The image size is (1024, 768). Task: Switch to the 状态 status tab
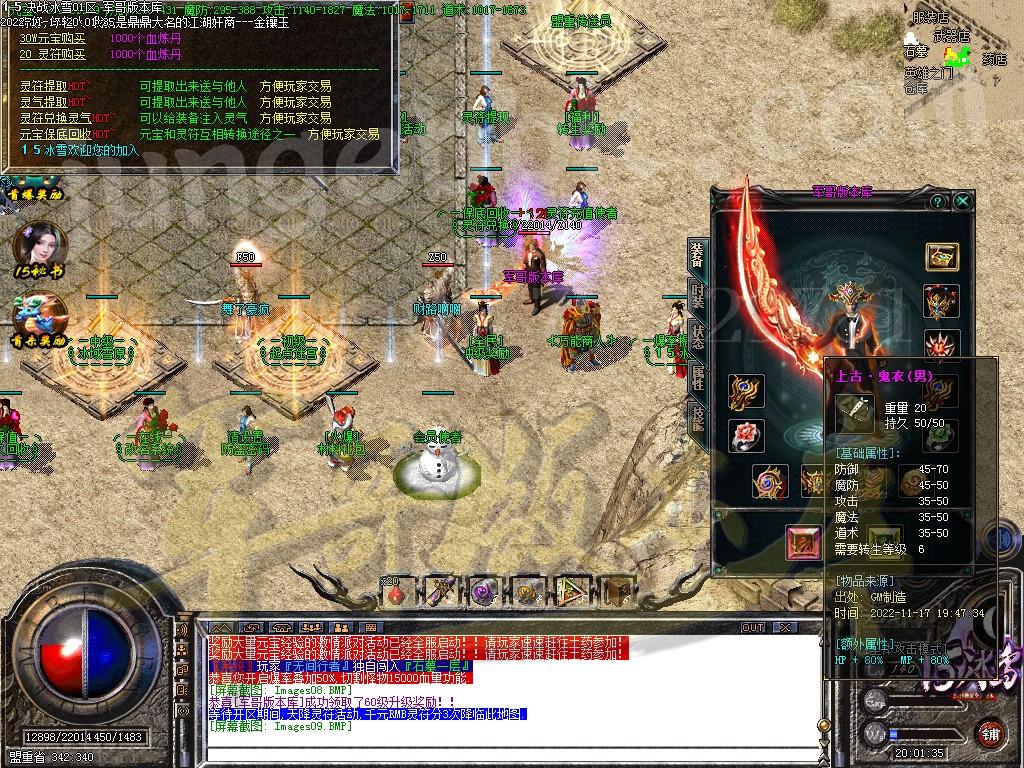coord(697,336)
